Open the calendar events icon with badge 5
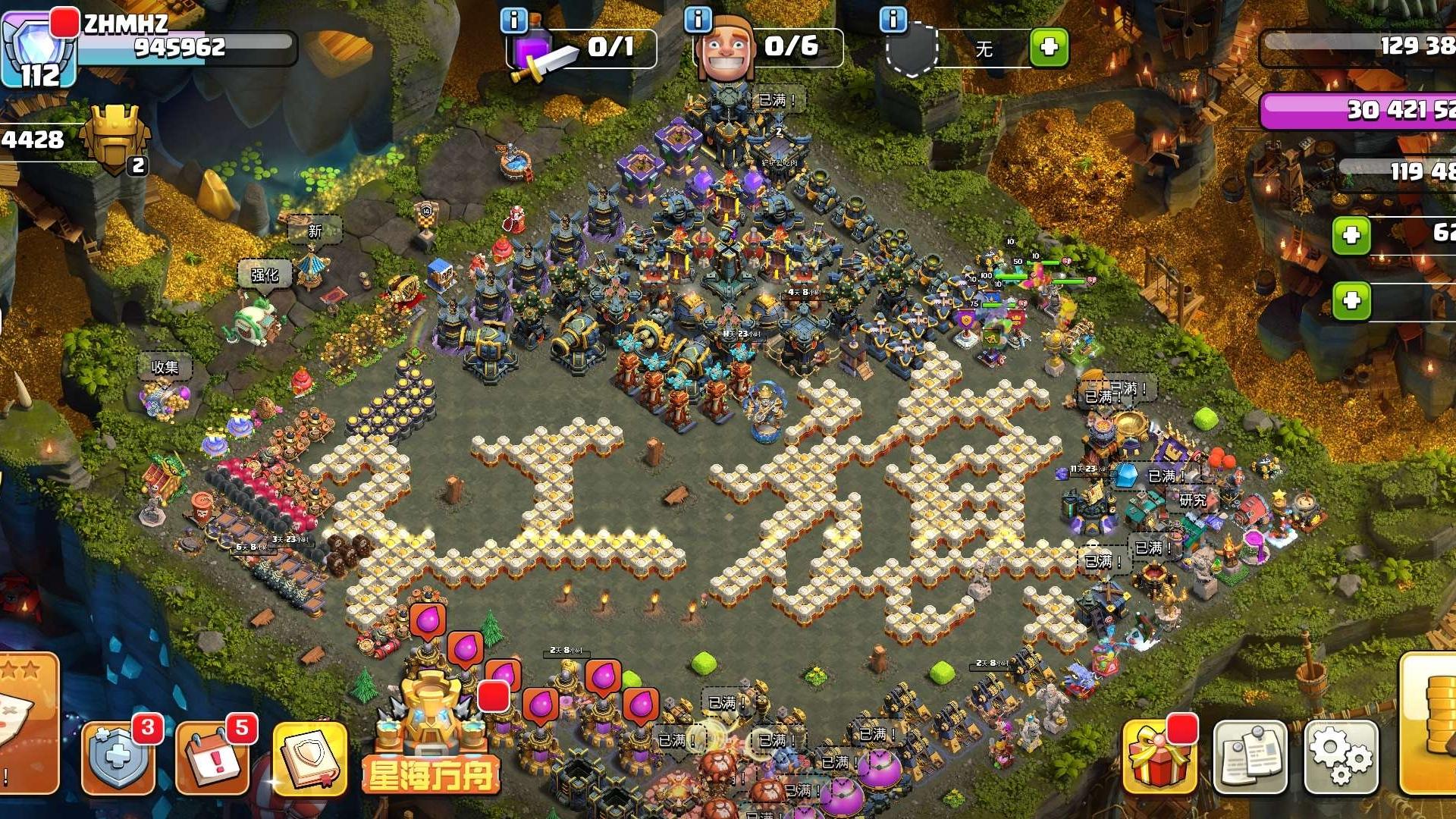Viewport: 1456px width, 819px height. pyautogui.click(x=212, y=758)
